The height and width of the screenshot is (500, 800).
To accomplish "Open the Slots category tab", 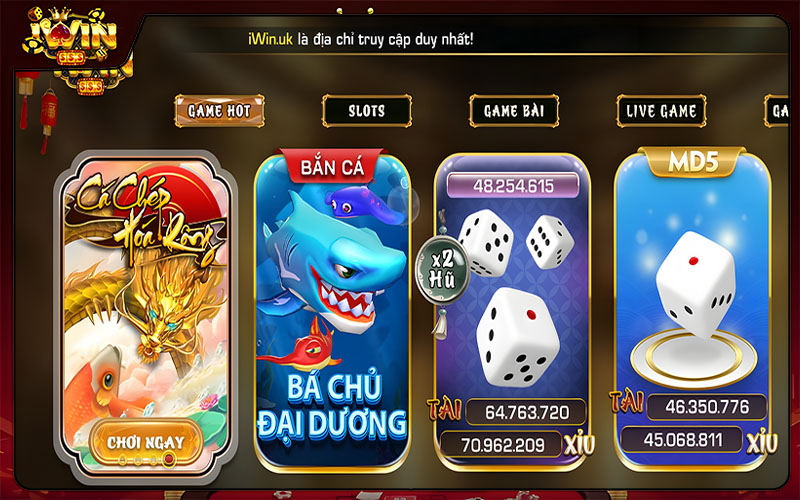I will 367,110.
